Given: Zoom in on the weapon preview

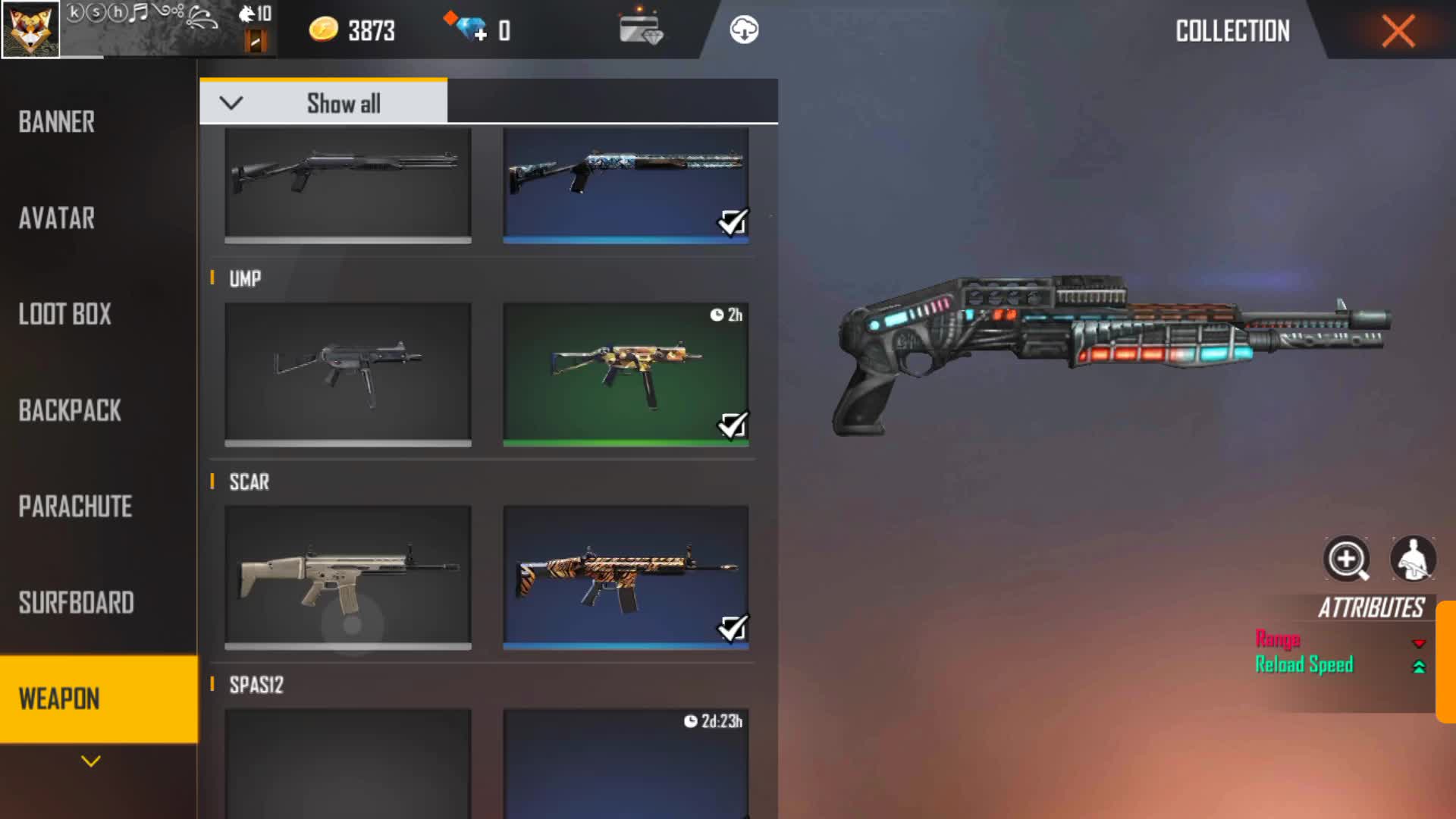Looking at the screenshot, I should click(x=1346, y=560).
